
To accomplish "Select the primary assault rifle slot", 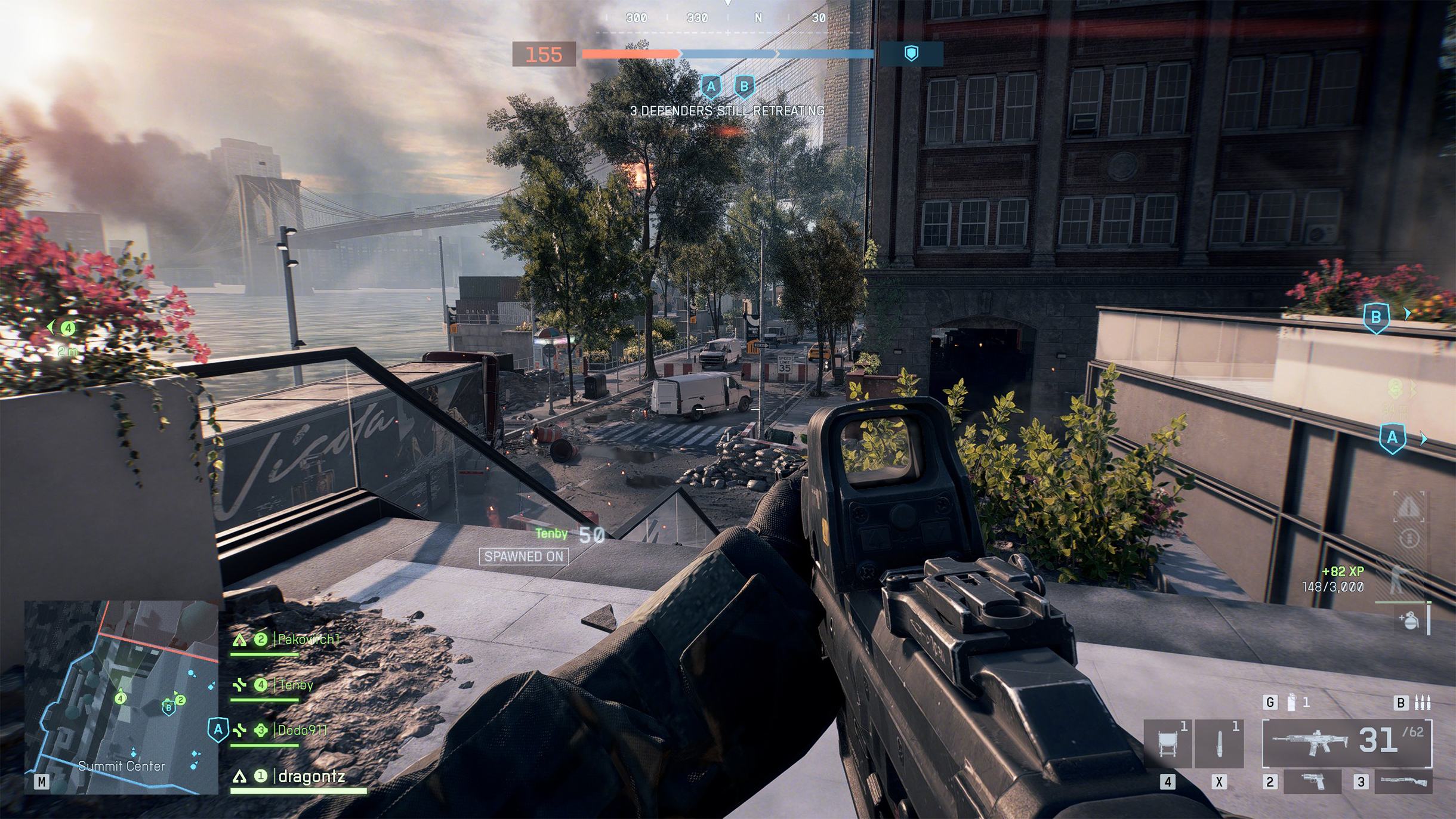I will (1346, 743).
